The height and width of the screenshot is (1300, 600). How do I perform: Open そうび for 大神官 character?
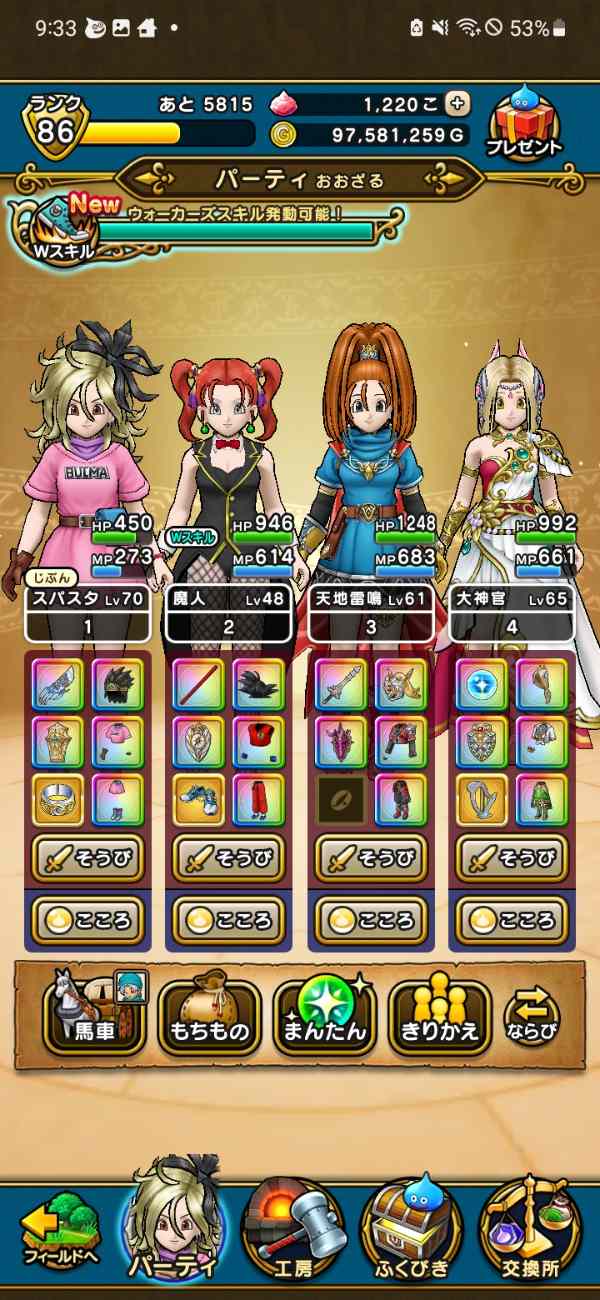512,857
